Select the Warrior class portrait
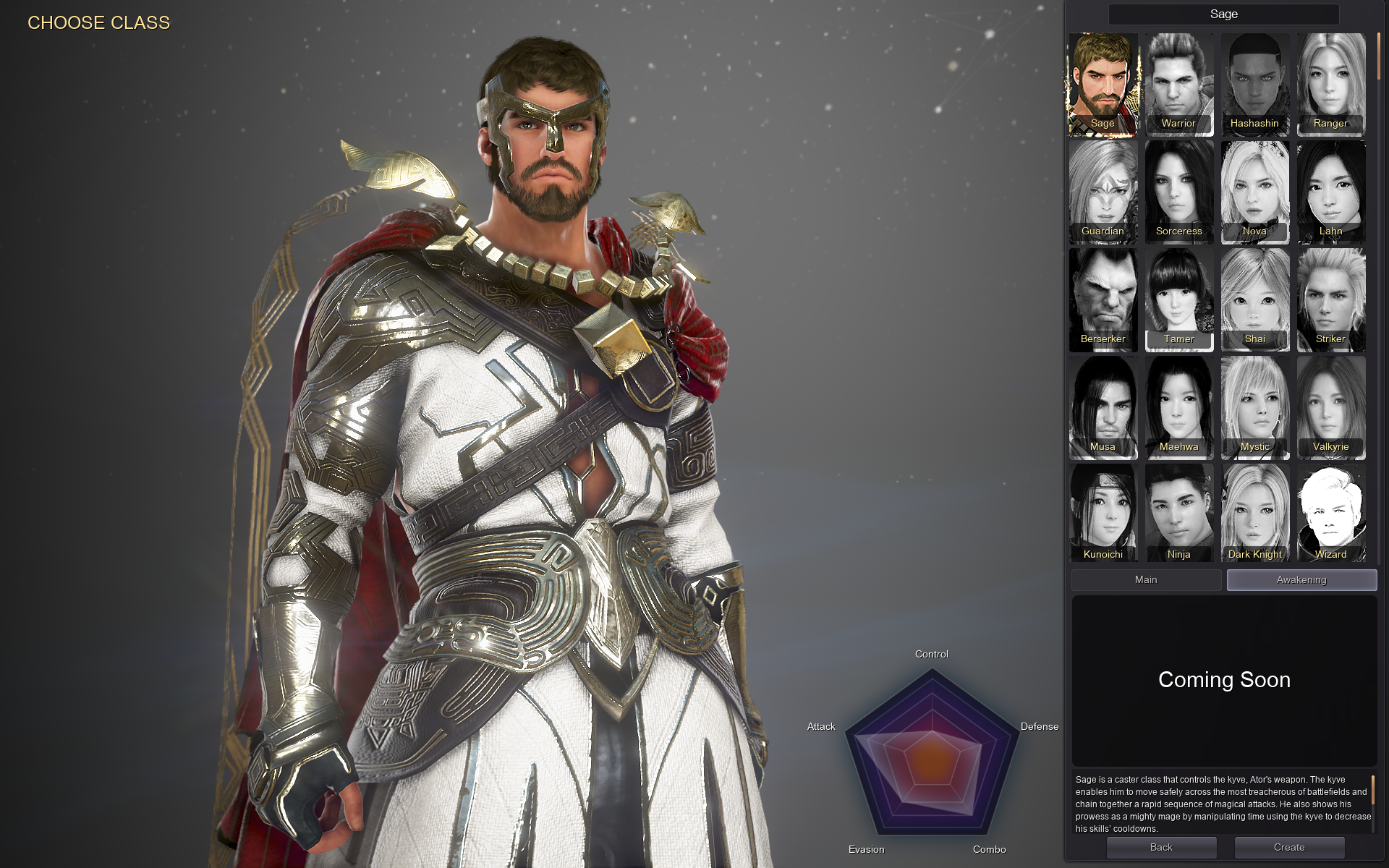Image resolution: width=1389 pixels, height=868 pixels. pyautogui.click(x=1178, y=84)
